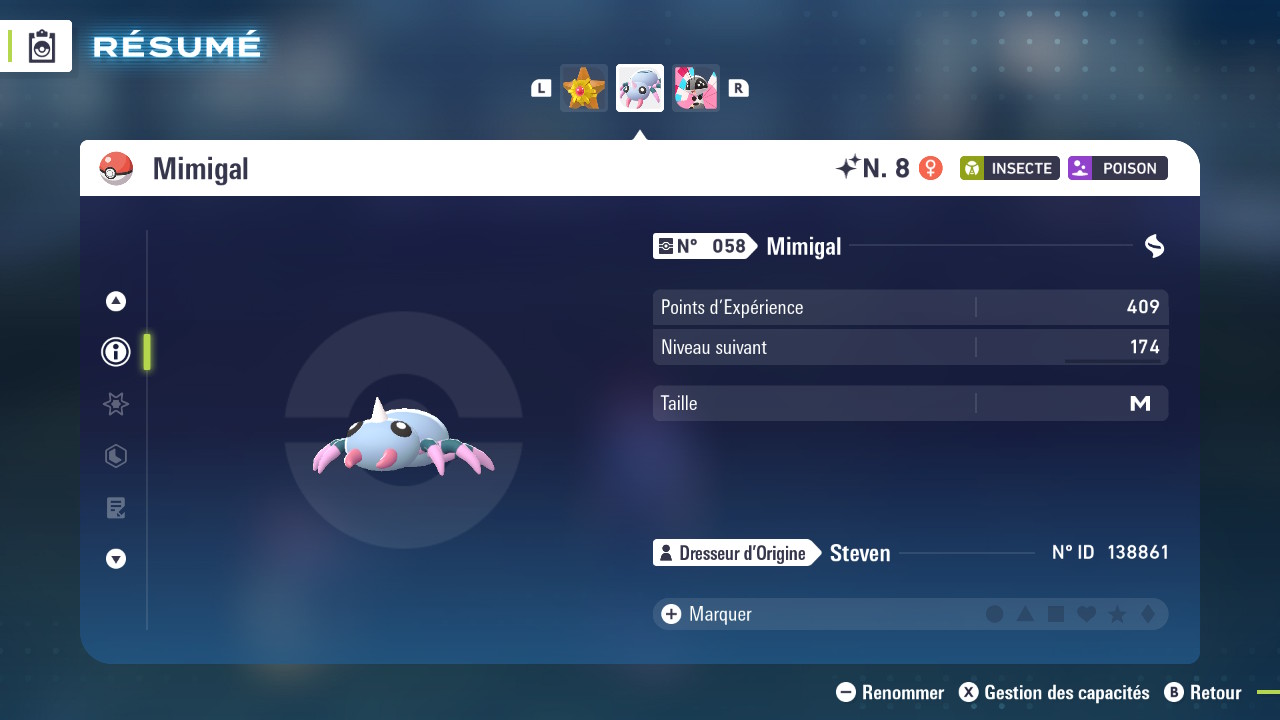This screenshot has height=720, width=1280.
Task: Toggle the heart marking
Action: click(x=1087, y=614)
